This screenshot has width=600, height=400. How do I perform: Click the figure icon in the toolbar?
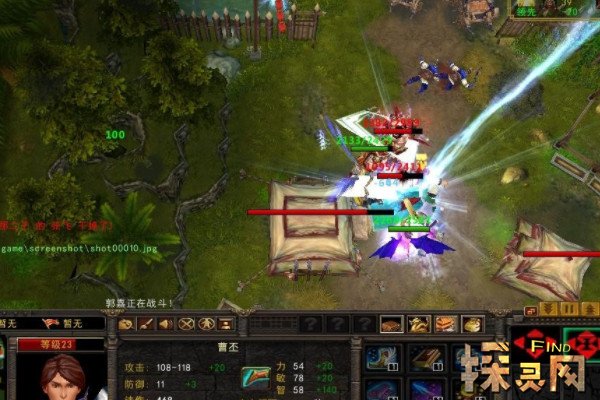click(206, 324)
